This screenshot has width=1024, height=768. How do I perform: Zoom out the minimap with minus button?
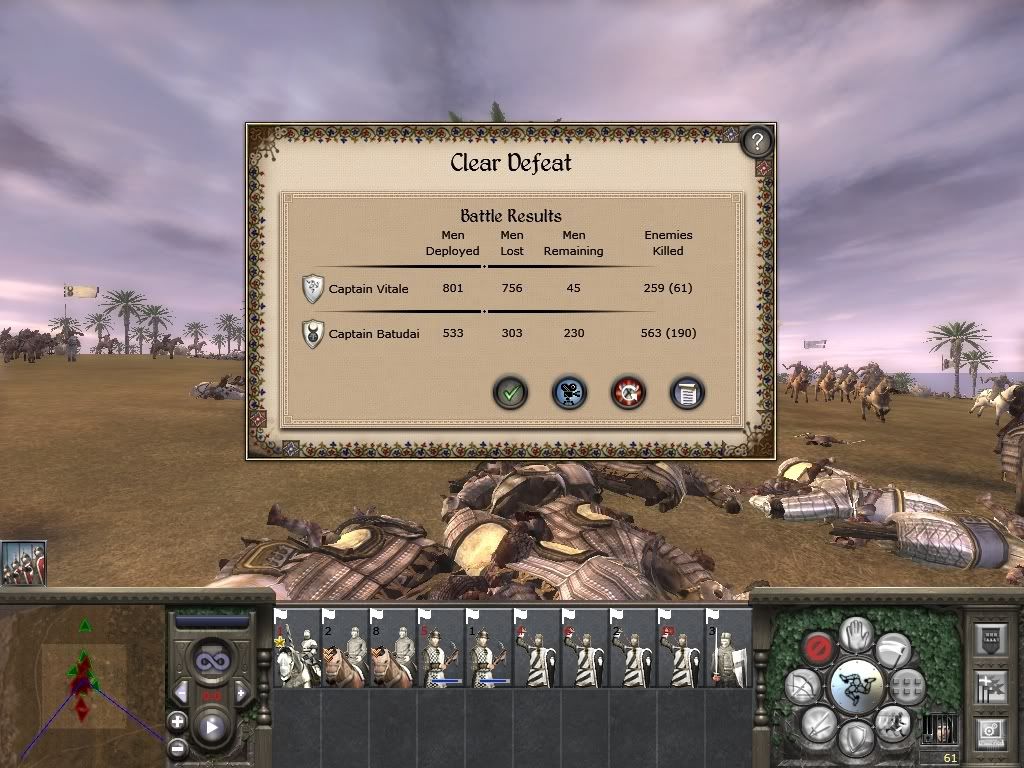tap(177, 746)
